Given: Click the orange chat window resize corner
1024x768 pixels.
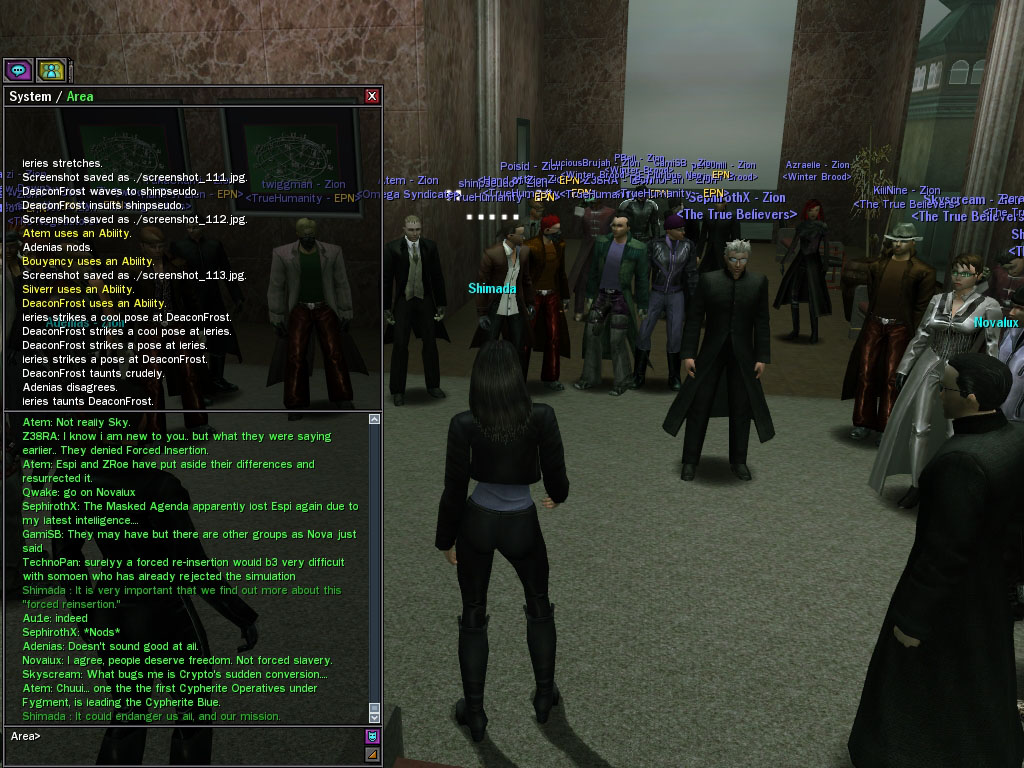Looking at the screenshot, I should 372,755.
